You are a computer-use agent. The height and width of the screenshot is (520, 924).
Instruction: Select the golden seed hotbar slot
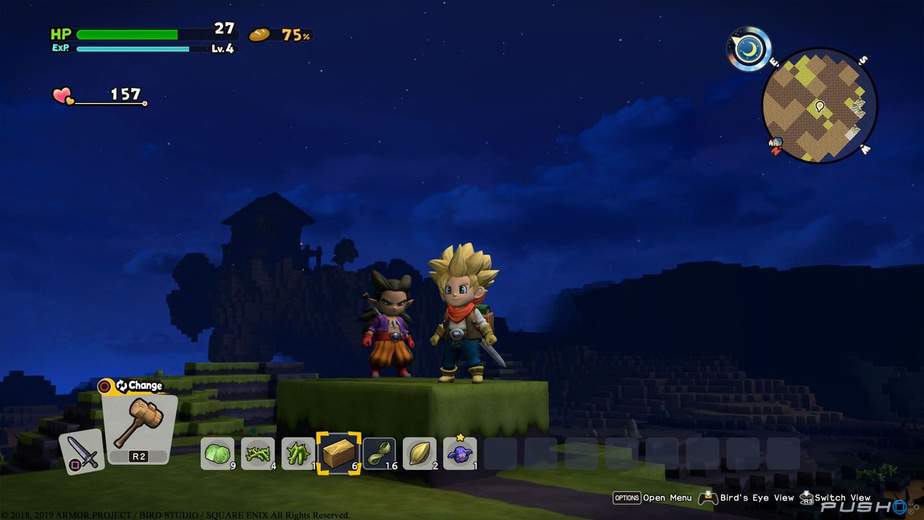[x=419, y=453]
